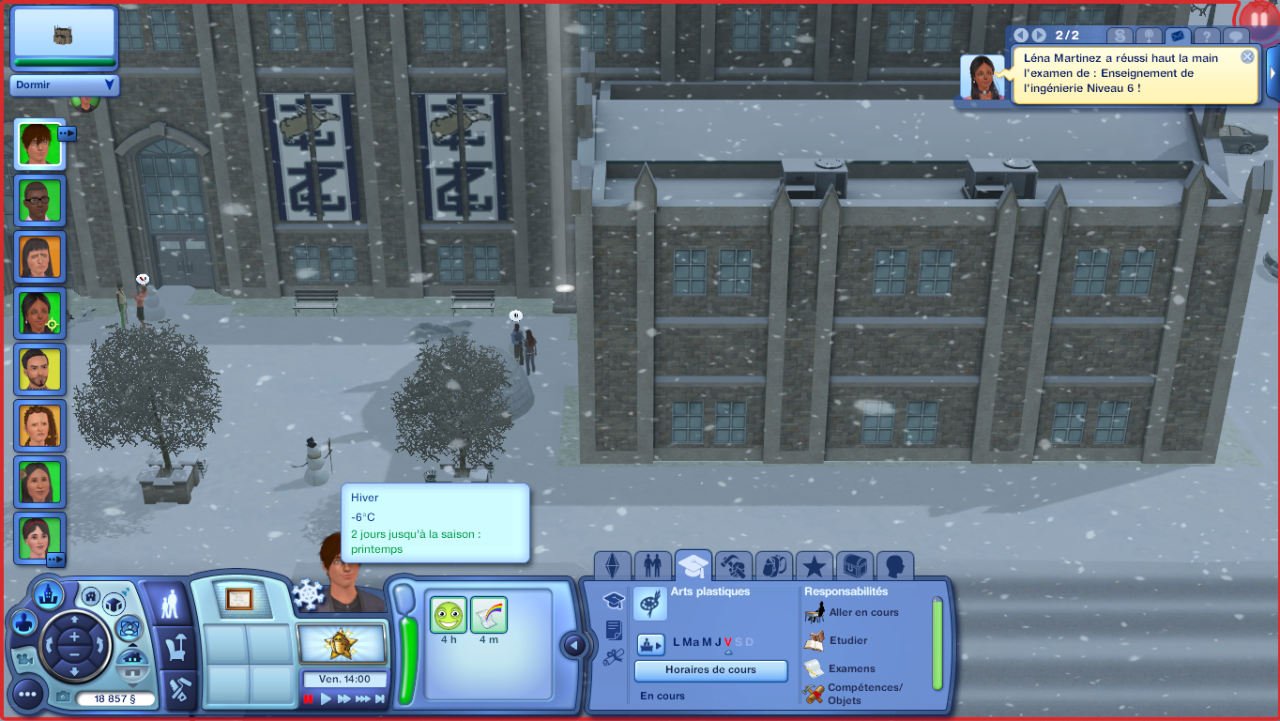Select the dark-skinned Sim portrait with glasses
Image resolution: width=1280 pixels, height=721 pixels.
point(40,200)
